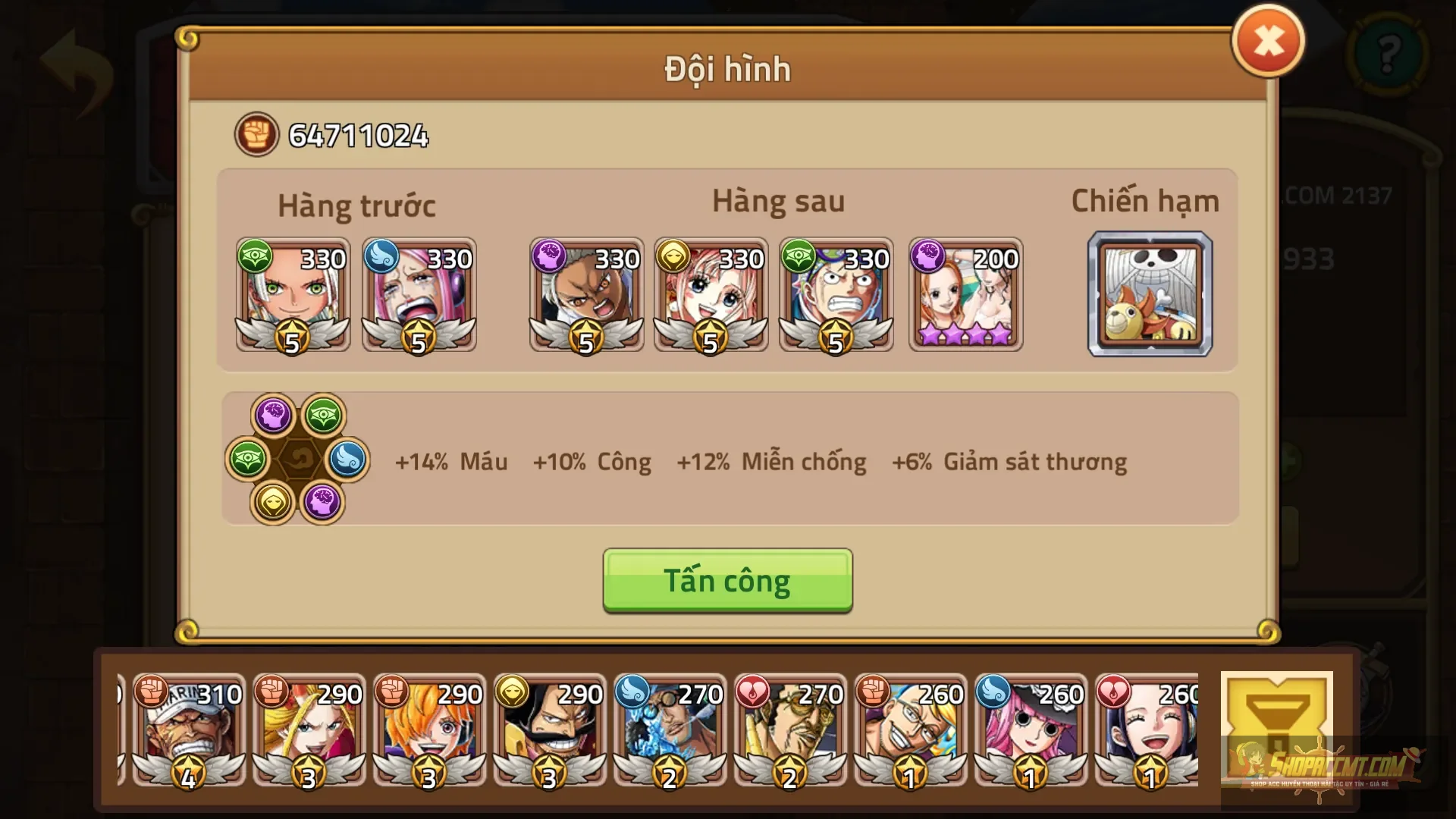Viewport: 1456px width, 819px height.
Task: Select the warship thumbnail under Chiến hạm
Action: (1150, 294)
